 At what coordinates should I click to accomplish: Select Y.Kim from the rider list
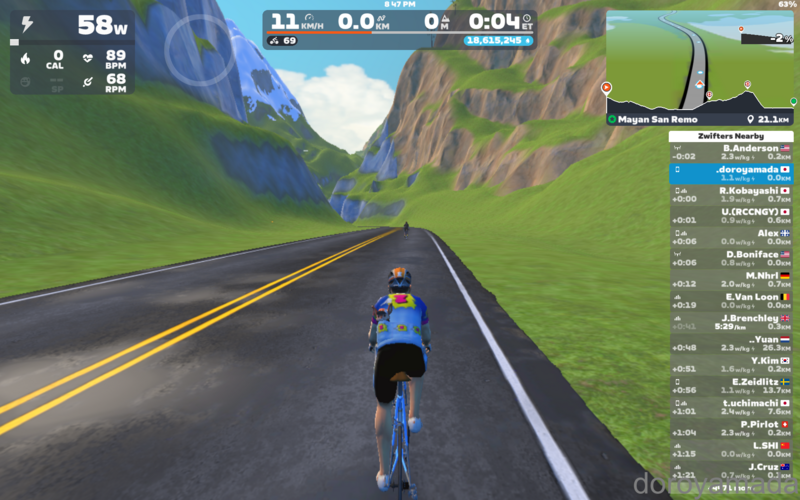731,364
